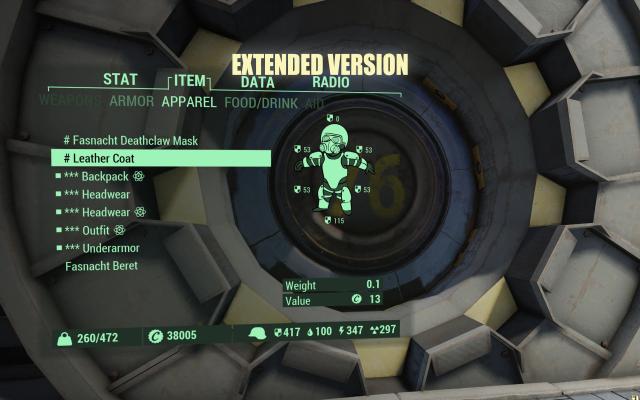The image size is (640, 400).
Task: Select the ARMOR category
Action: [131, 100]
